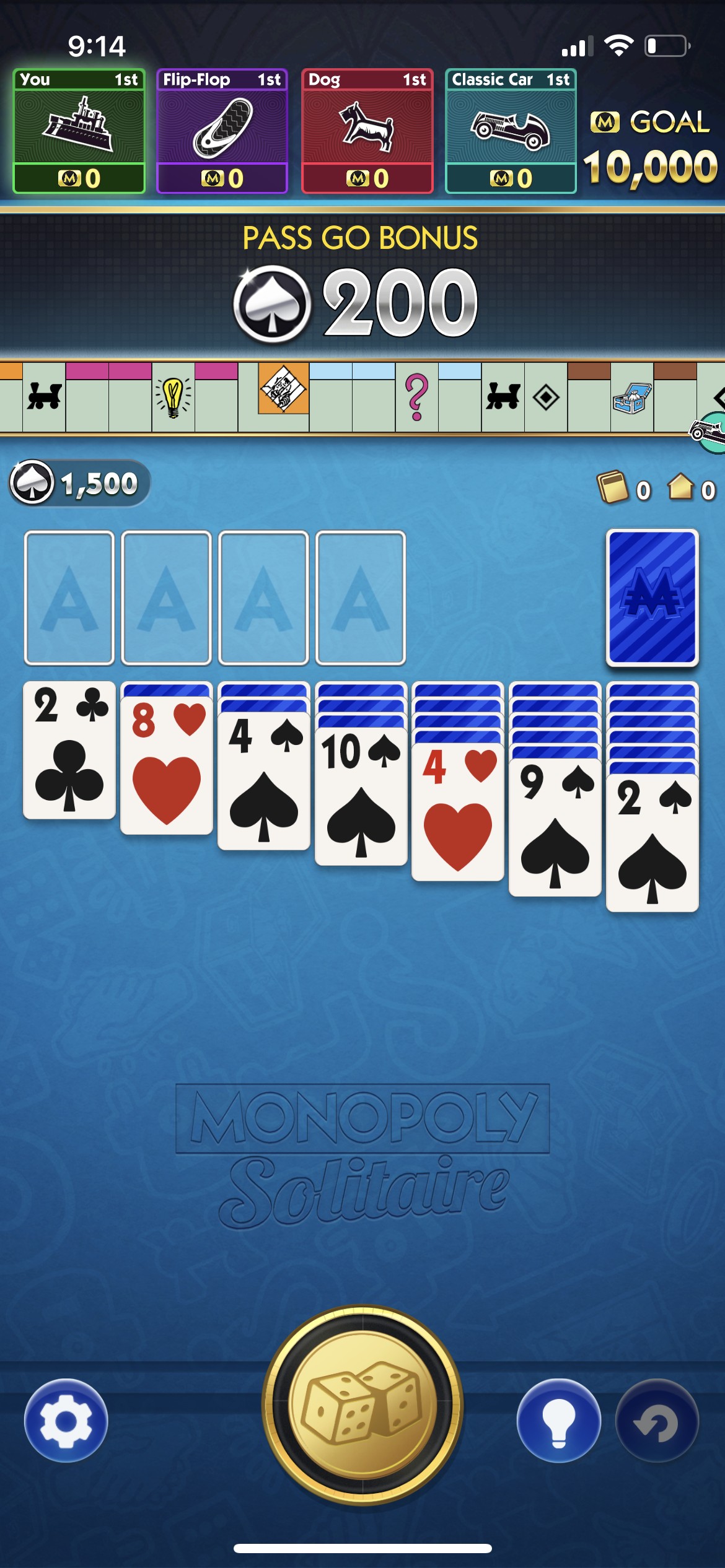The width and height of the screenshot is (725, 1568).
Task: View your battleship player panel
Action: pos(79,131)
